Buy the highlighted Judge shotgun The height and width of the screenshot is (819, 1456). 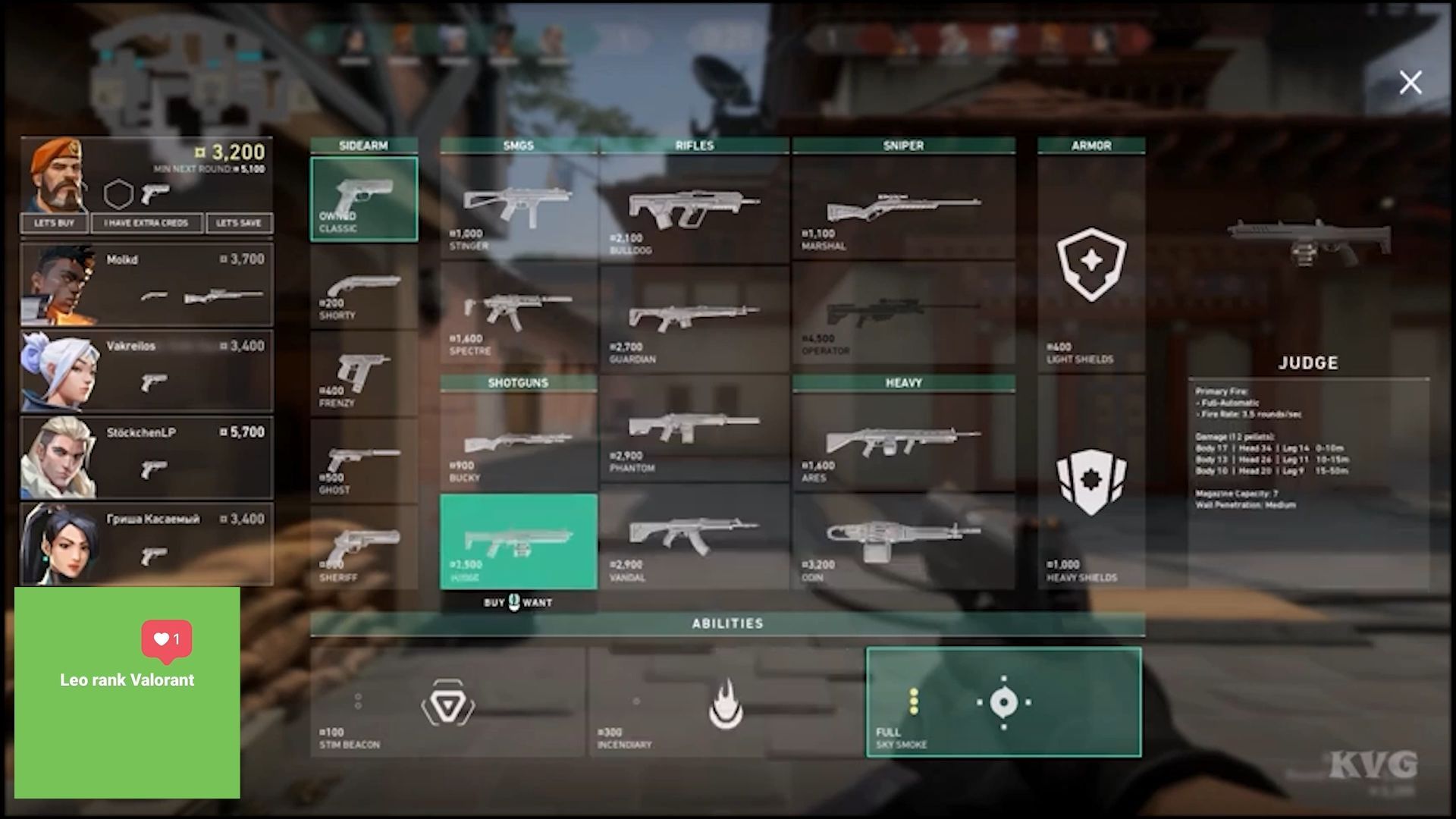tap(518, 541)
